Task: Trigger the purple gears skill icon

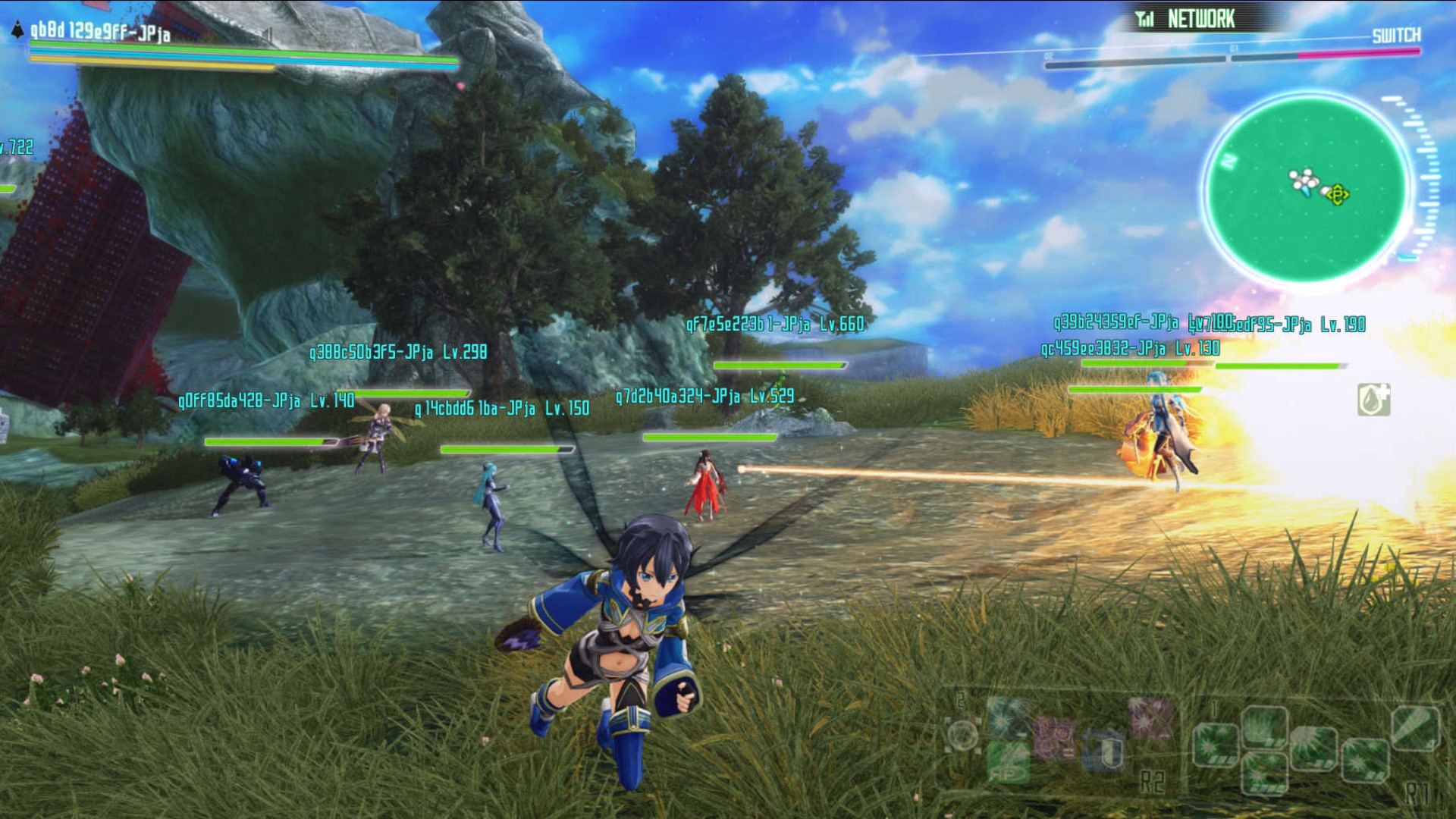Action: pyautogui.click(x=1054, y=738)
